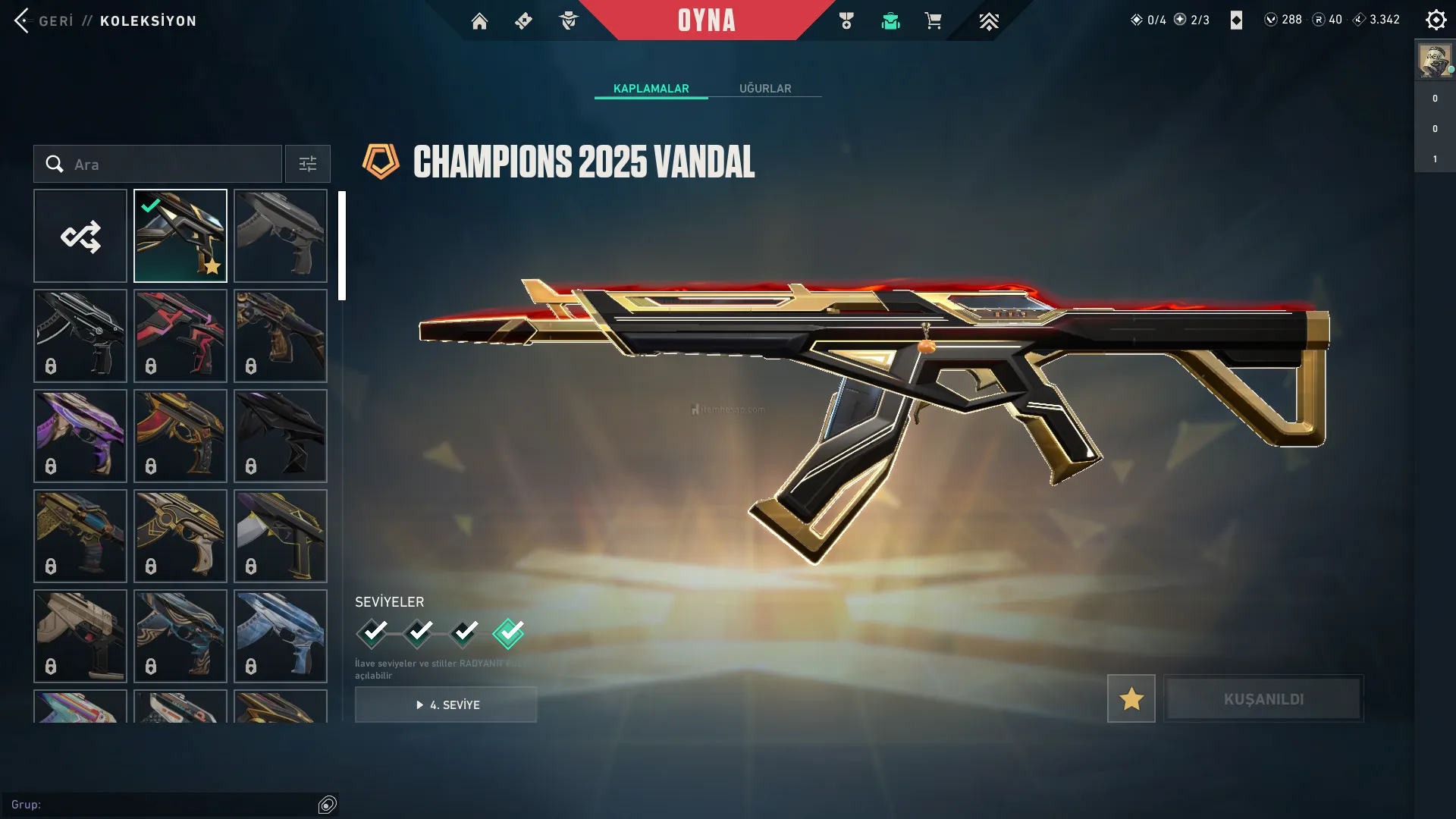Open the settings gear icon

tap(1436, 20)
